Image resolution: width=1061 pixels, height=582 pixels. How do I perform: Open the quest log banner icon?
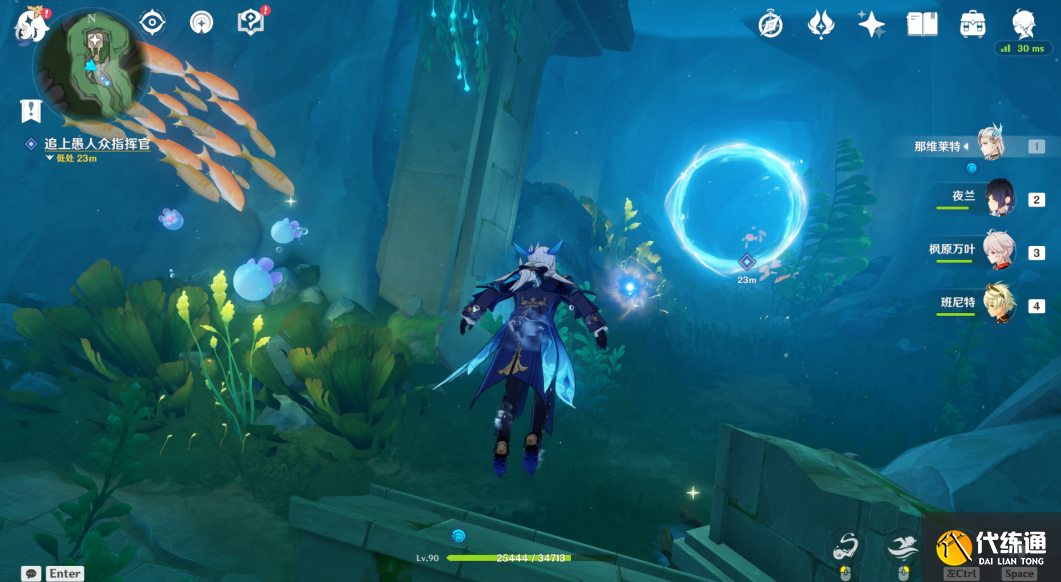point(30,110)
